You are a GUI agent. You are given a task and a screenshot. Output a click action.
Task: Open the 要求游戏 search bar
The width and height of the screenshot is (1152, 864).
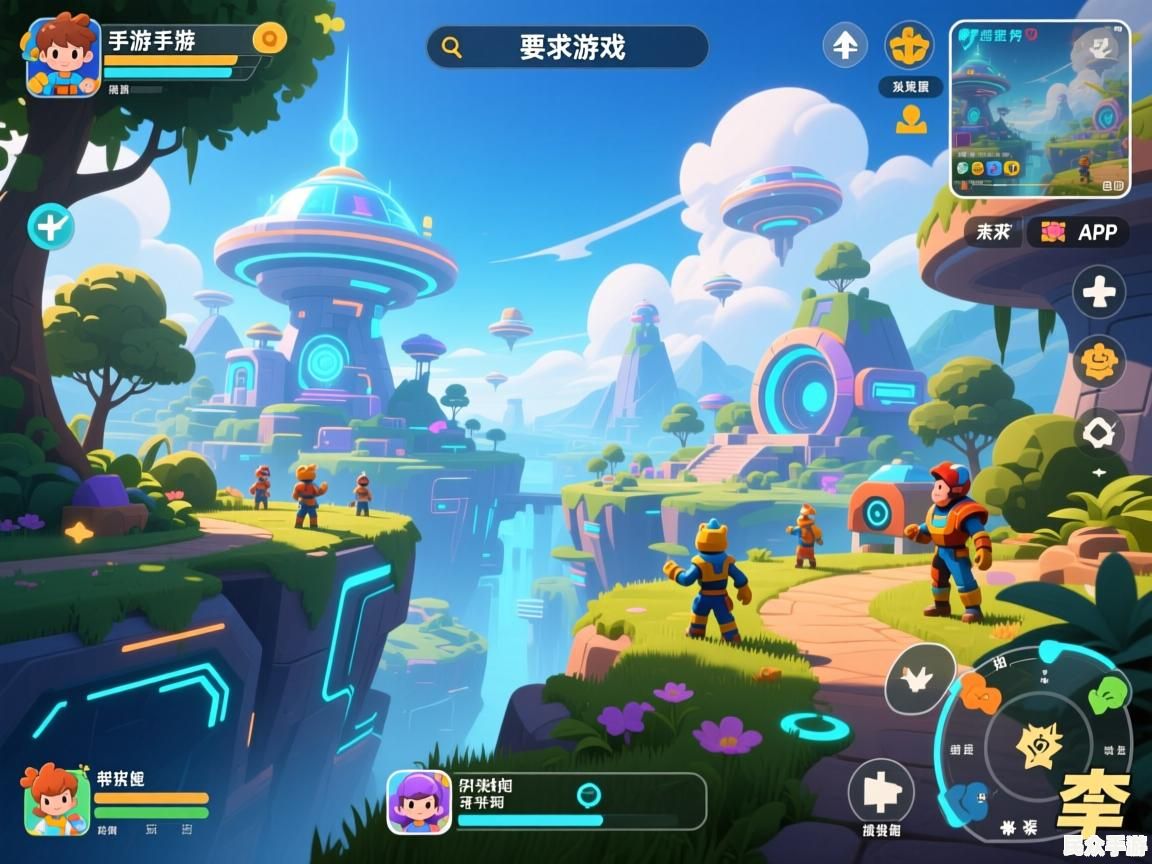(567, 47)
